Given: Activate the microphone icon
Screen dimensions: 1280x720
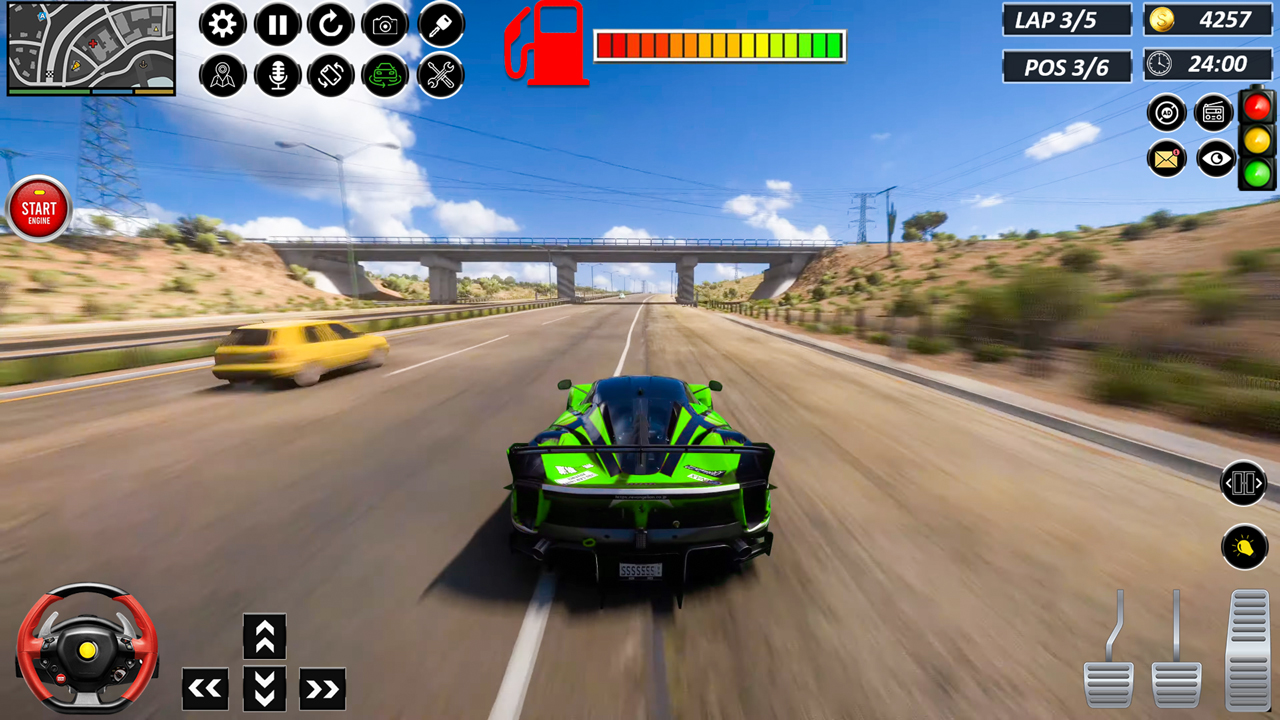Looking at the screenshot, I should [x=277, y=76].
